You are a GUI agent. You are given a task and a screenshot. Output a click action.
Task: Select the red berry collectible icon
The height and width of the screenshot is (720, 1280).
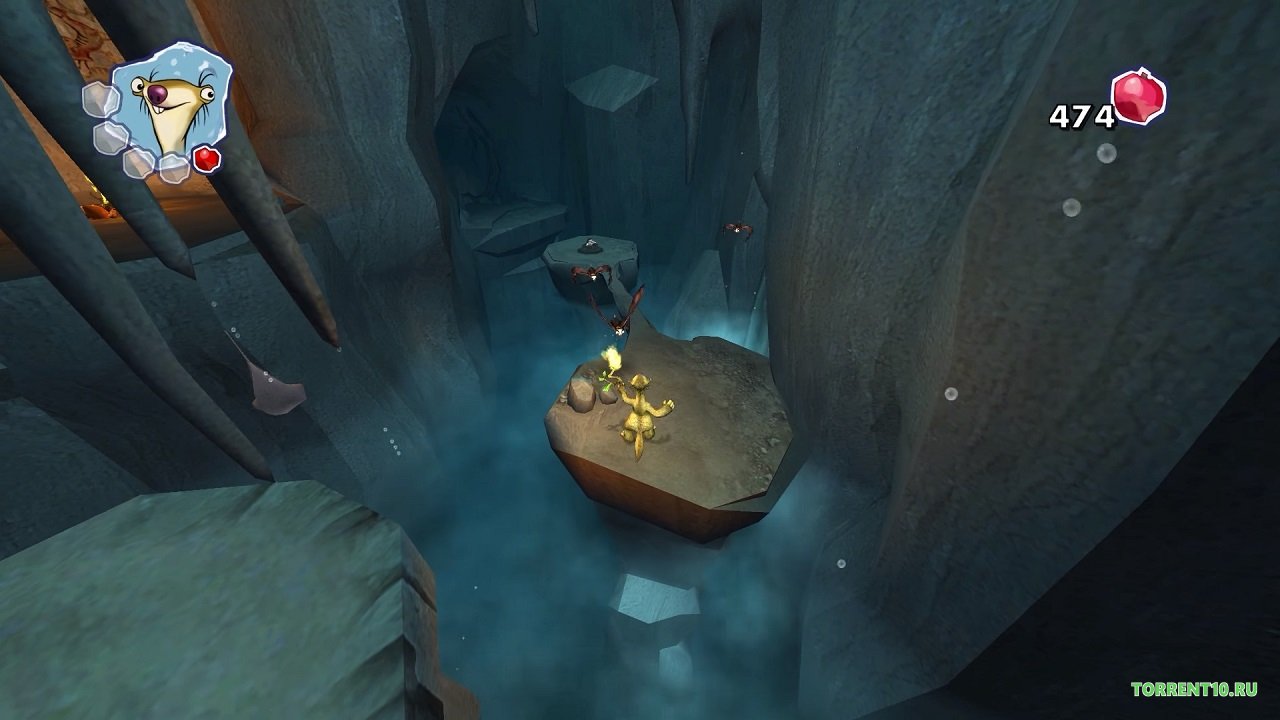(1139, 98)
